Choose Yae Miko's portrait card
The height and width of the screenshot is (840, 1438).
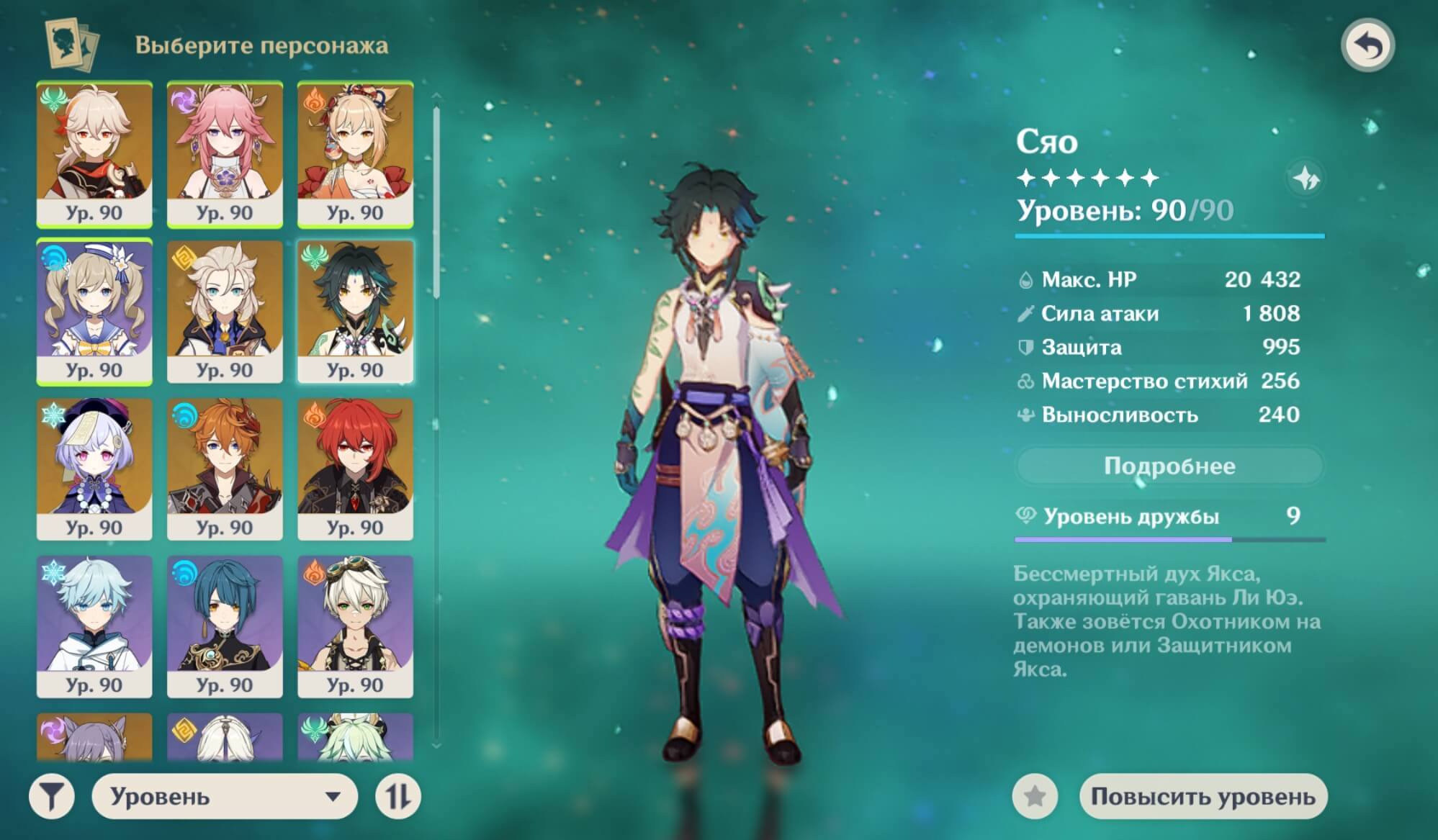click(225, 153)
